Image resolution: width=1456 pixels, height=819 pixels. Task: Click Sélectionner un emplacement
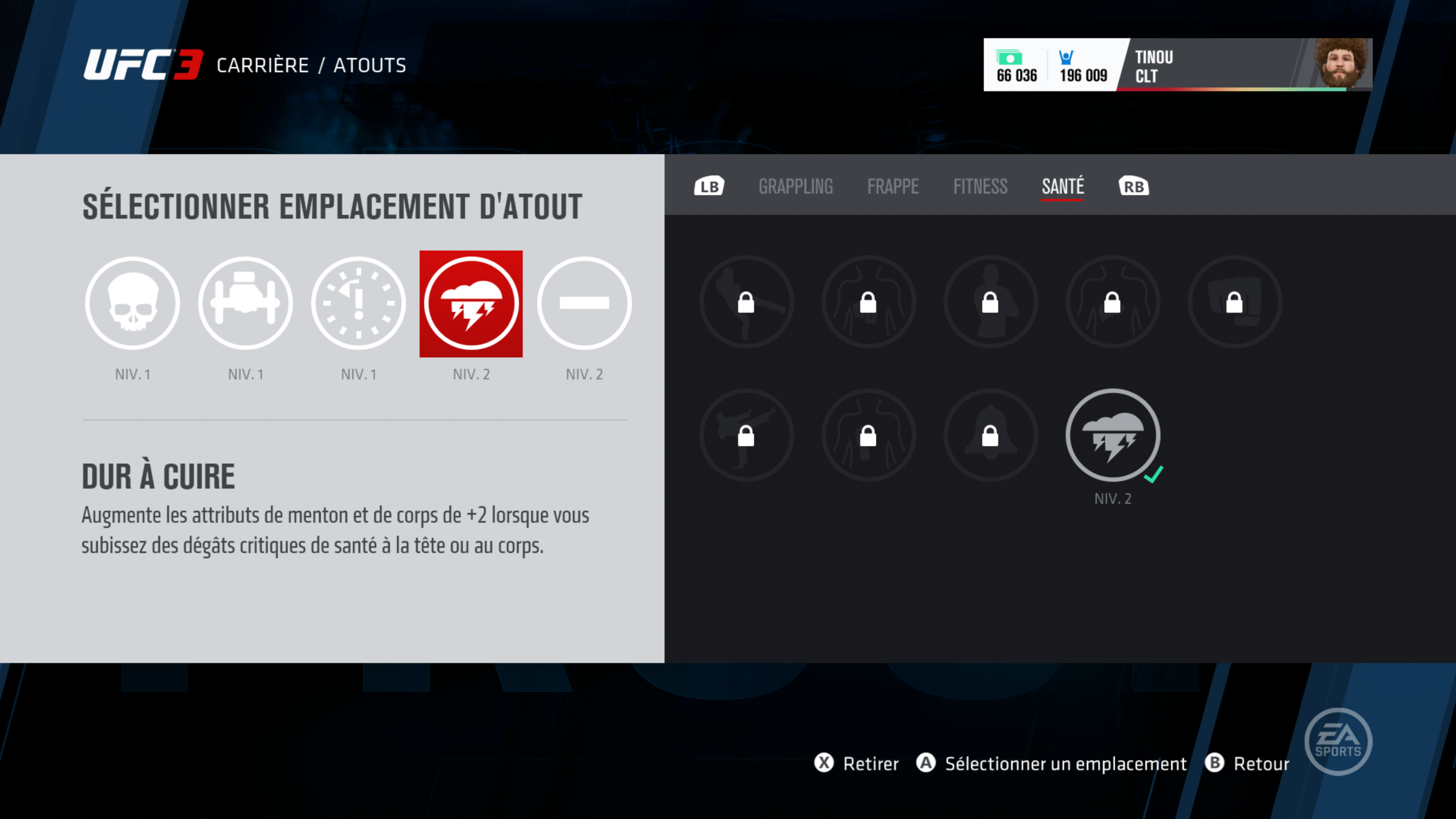1051,764
